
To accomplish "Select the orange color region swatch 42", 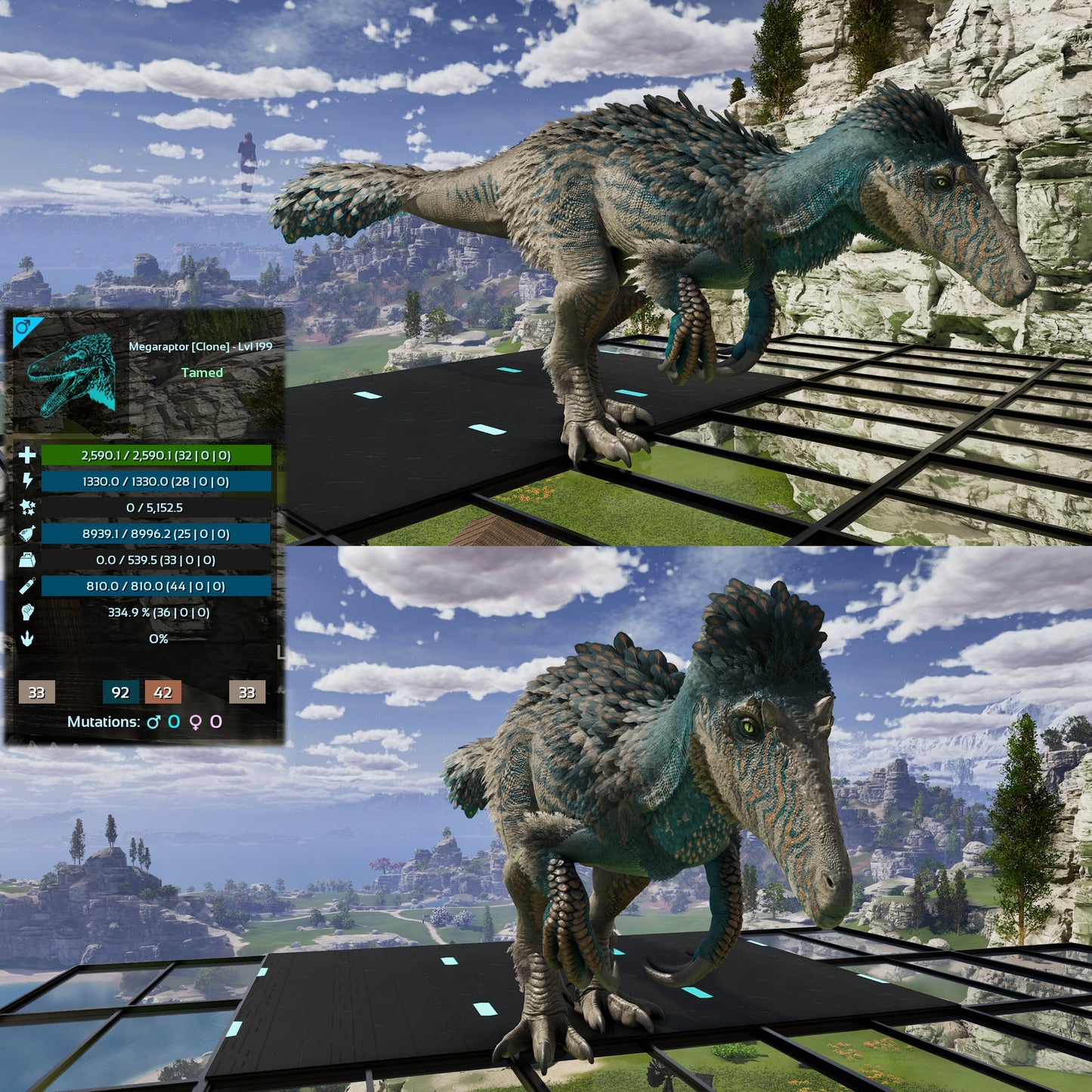I will click(x=163, y=692).
